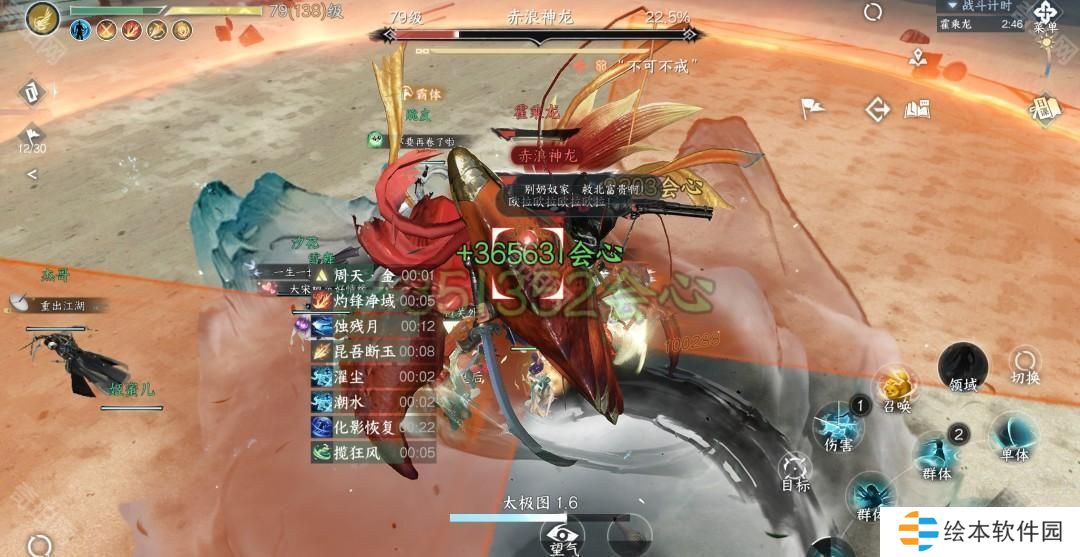Screen dimensions: 1080x557
Task: Select the 目标 target lock button
Action: pyautogui.click(x=796, y=470)
